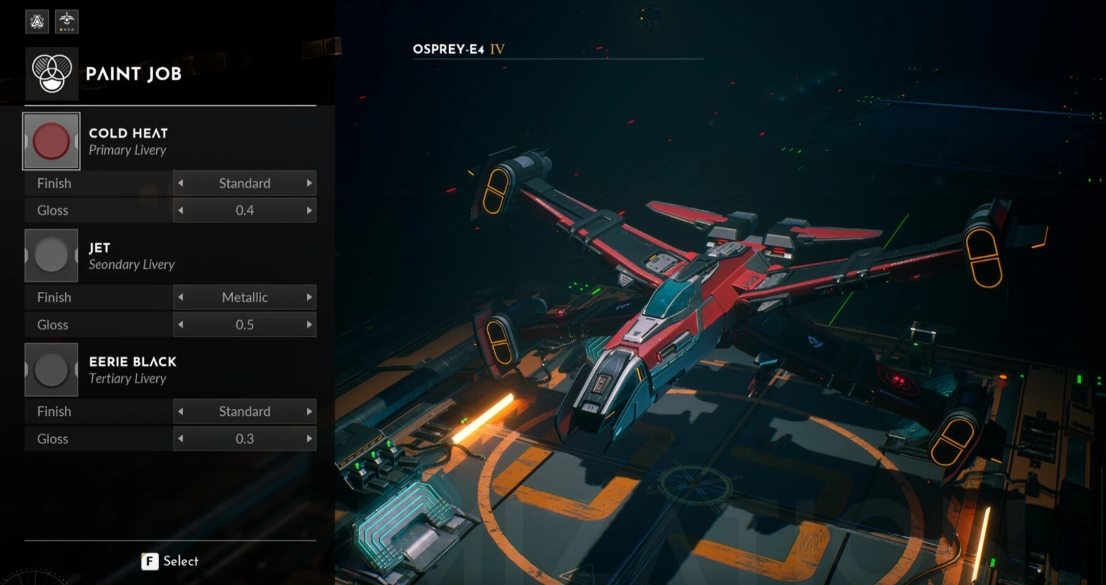
Task: Pick the Eerie Black tertiary livery swatch
Action: click(51, 370)
